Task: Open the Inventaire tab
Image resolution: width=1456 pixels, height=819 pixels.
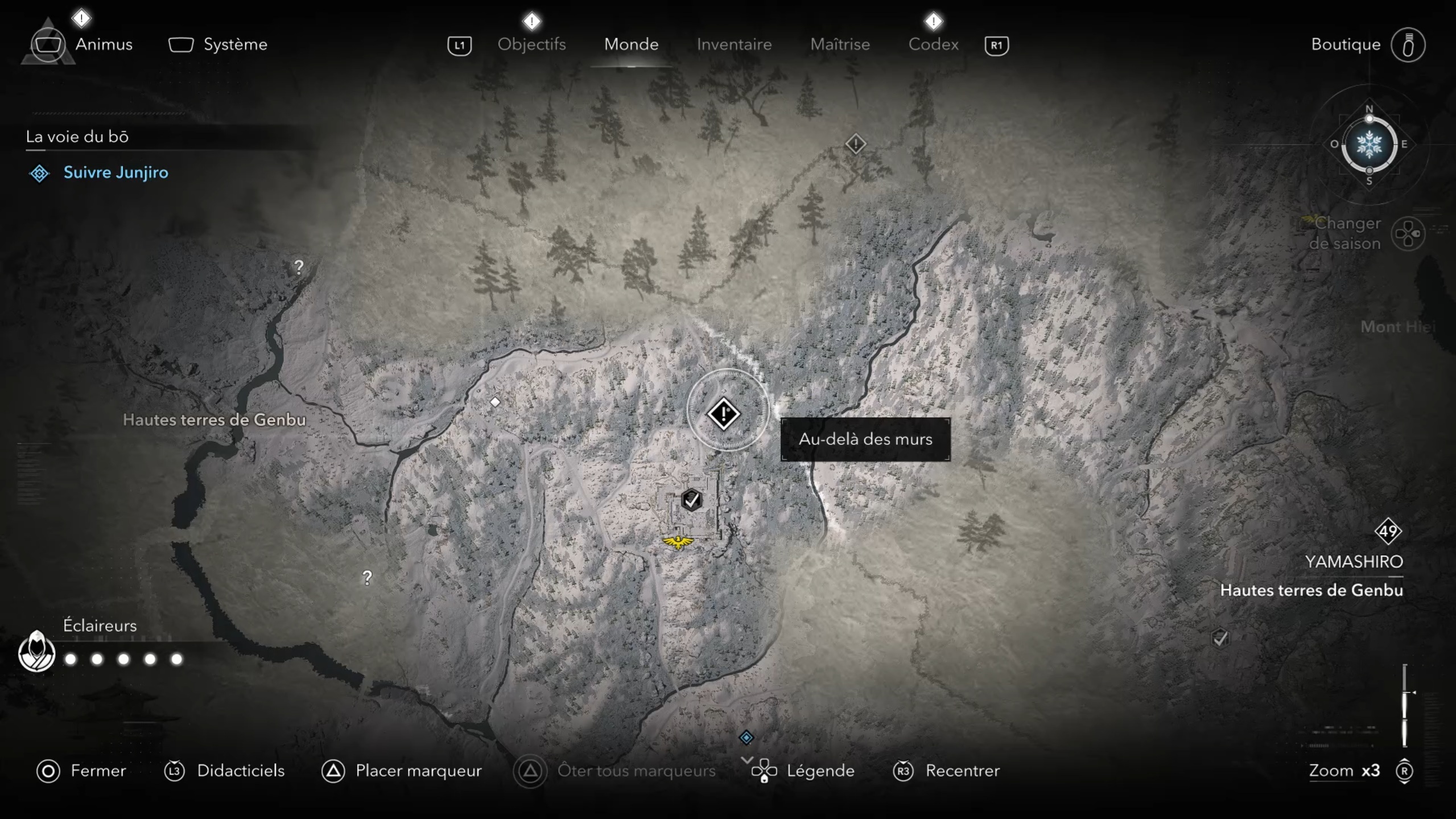Action: (x=734, y=44)
